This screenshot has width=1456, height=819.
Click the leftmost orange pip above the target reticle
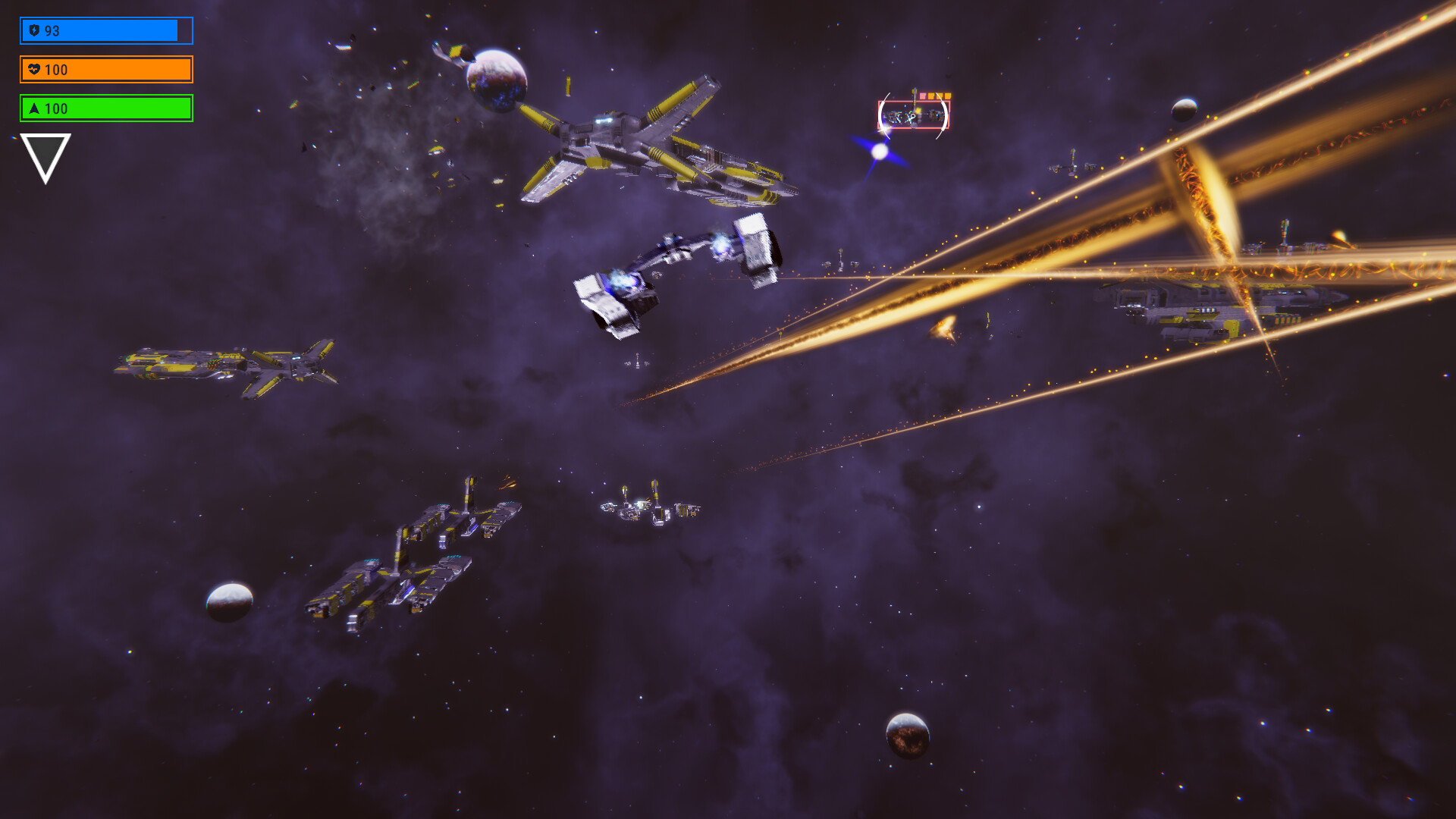(923, 96)
